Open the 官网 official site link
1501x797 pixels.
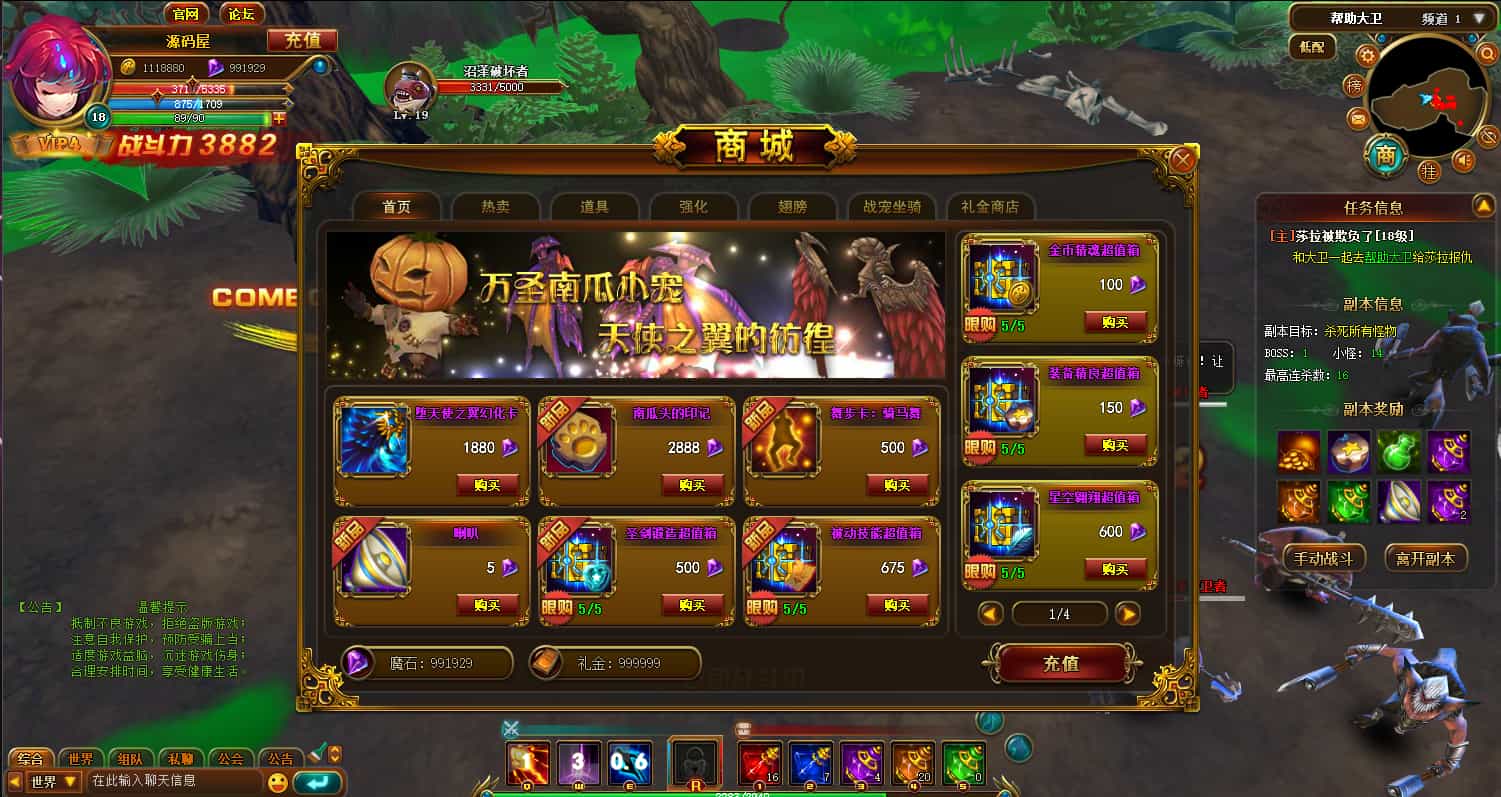(x=185, y=14)
